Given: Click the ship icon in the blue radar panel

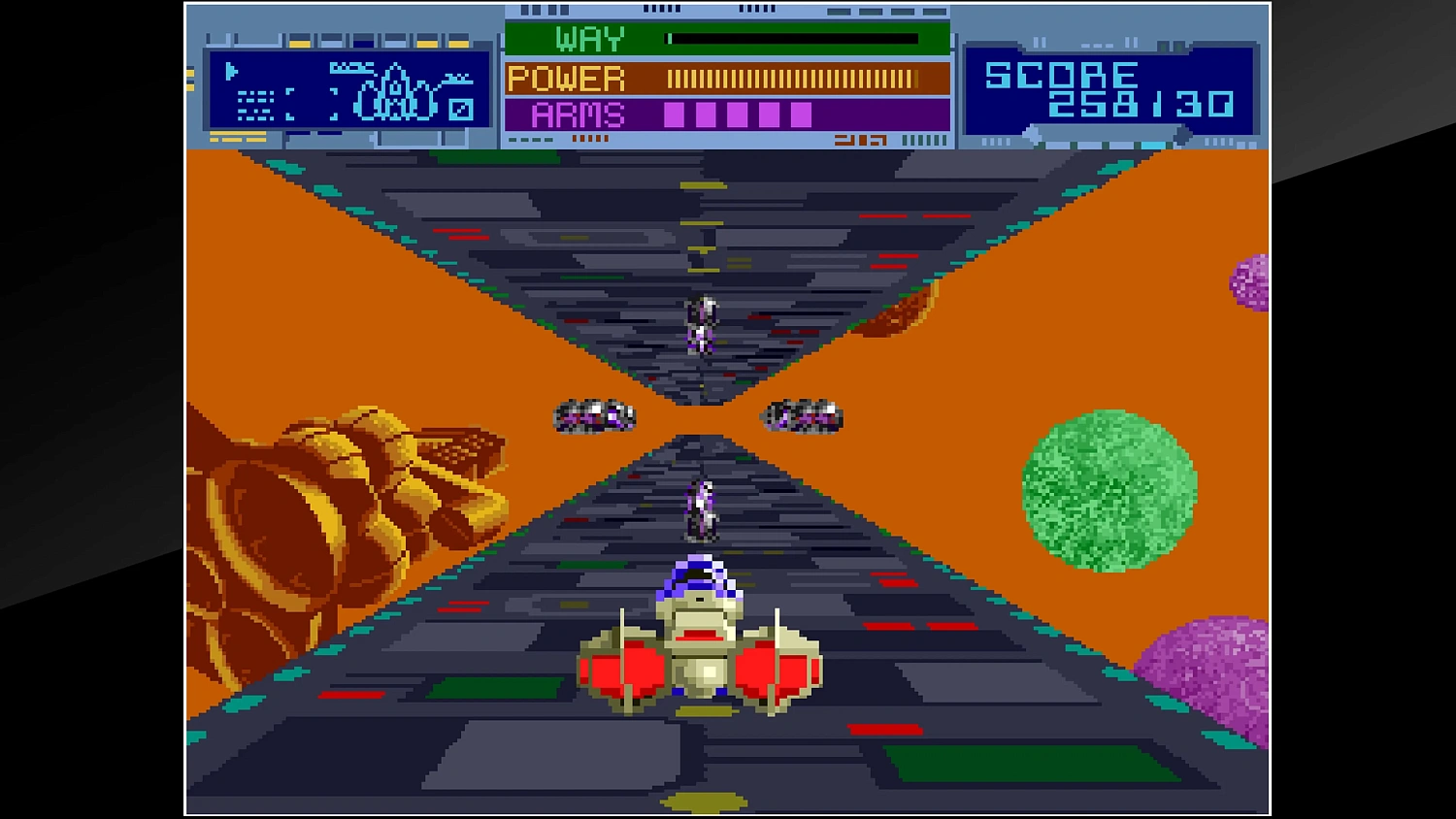Looking at the screenshot, I should 393,97.
